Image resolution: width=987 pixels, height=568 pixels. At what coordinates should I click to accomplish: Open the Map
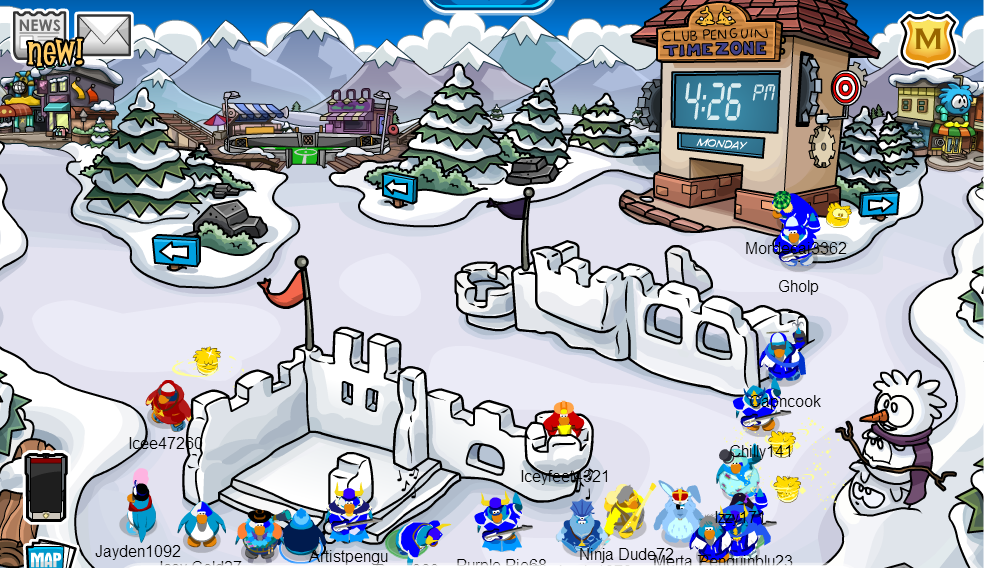(46, 556)
